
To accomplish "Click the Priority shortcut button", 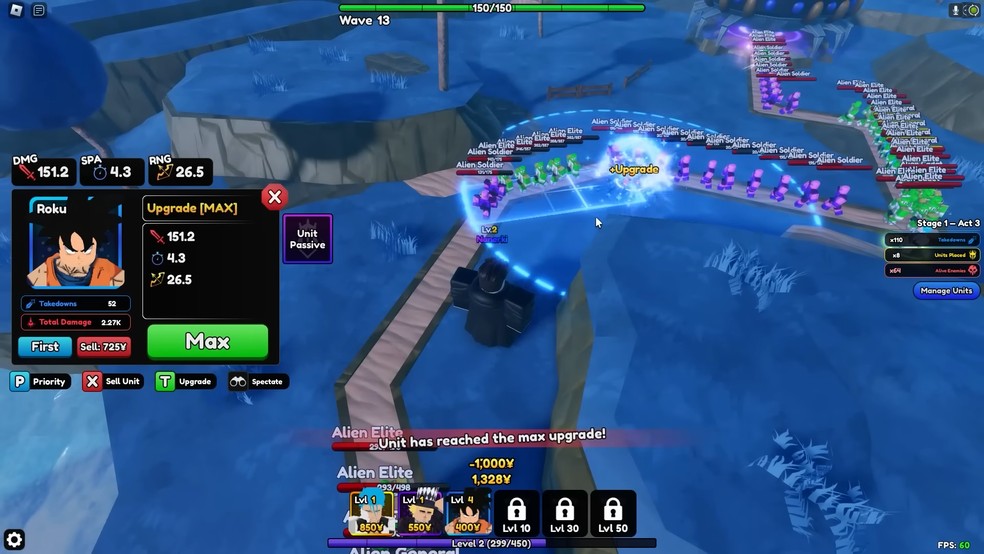I will pyautogui.click(x=40, y=381).
